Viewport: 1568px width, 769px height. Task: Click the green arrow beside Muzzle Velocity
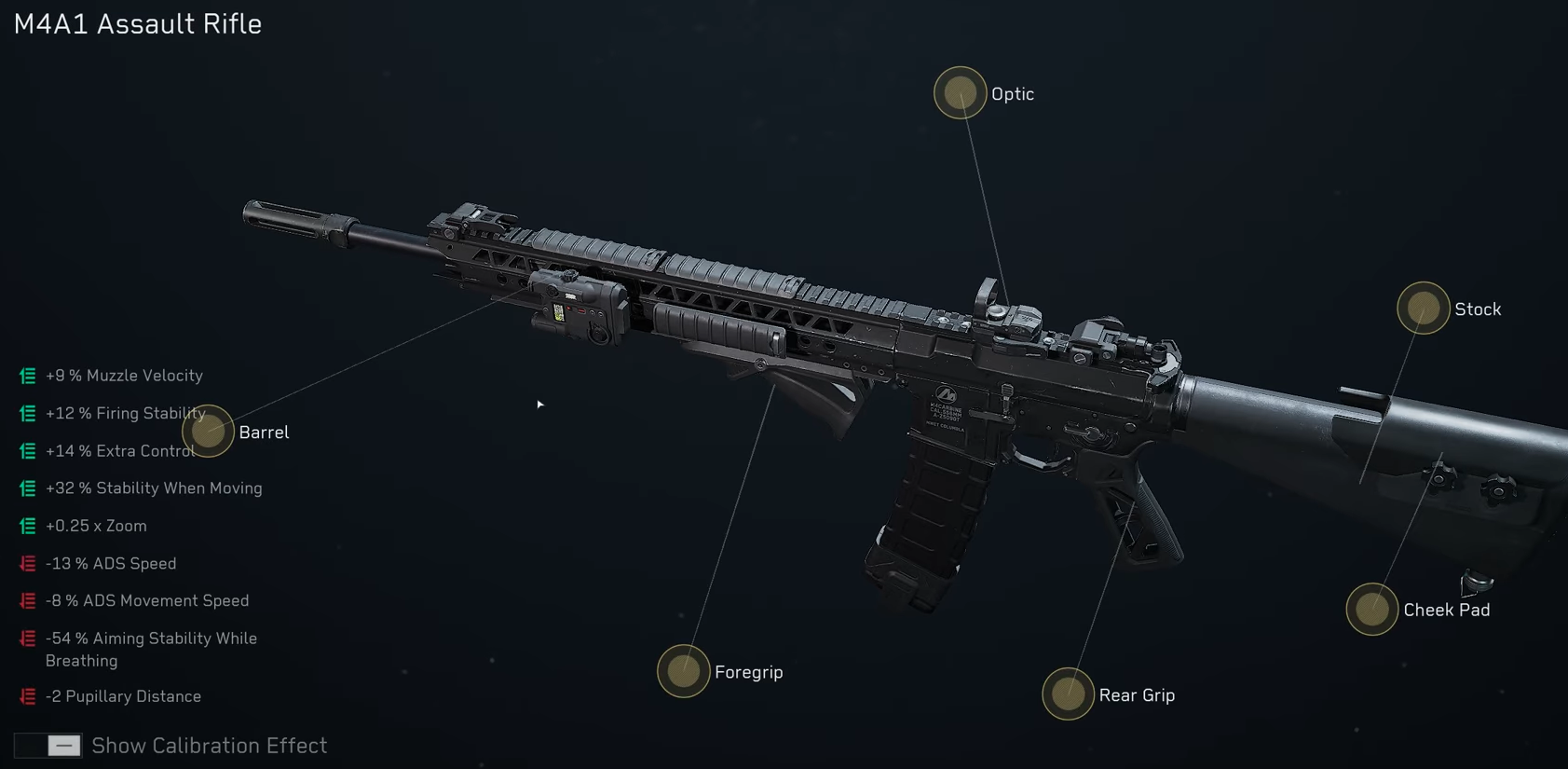25,375
